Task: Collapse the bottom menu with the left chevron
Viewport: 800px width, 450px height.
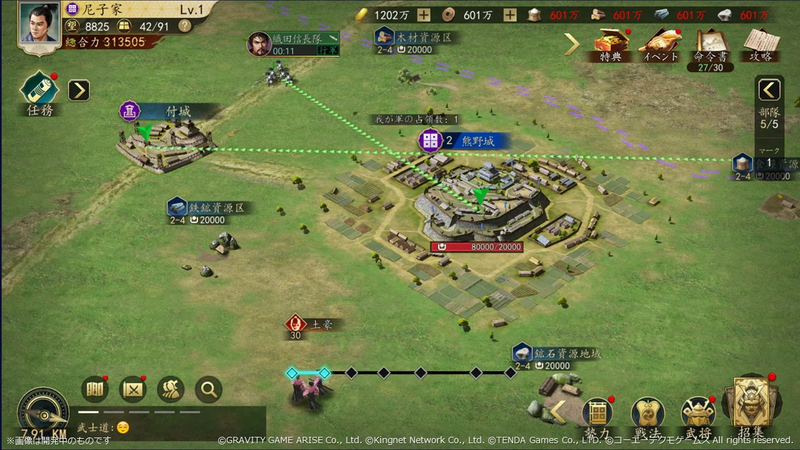Action: [x=558, y=410]
